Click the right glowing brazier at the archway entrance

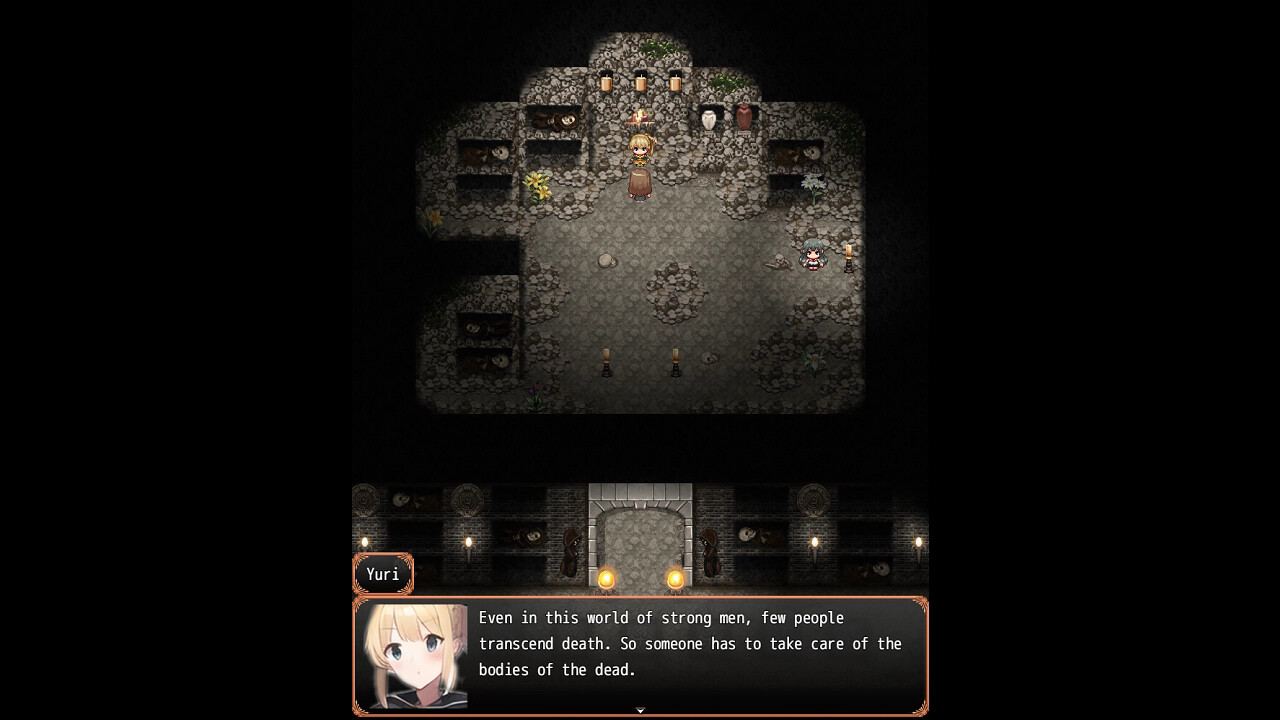[x=675, y=579]
